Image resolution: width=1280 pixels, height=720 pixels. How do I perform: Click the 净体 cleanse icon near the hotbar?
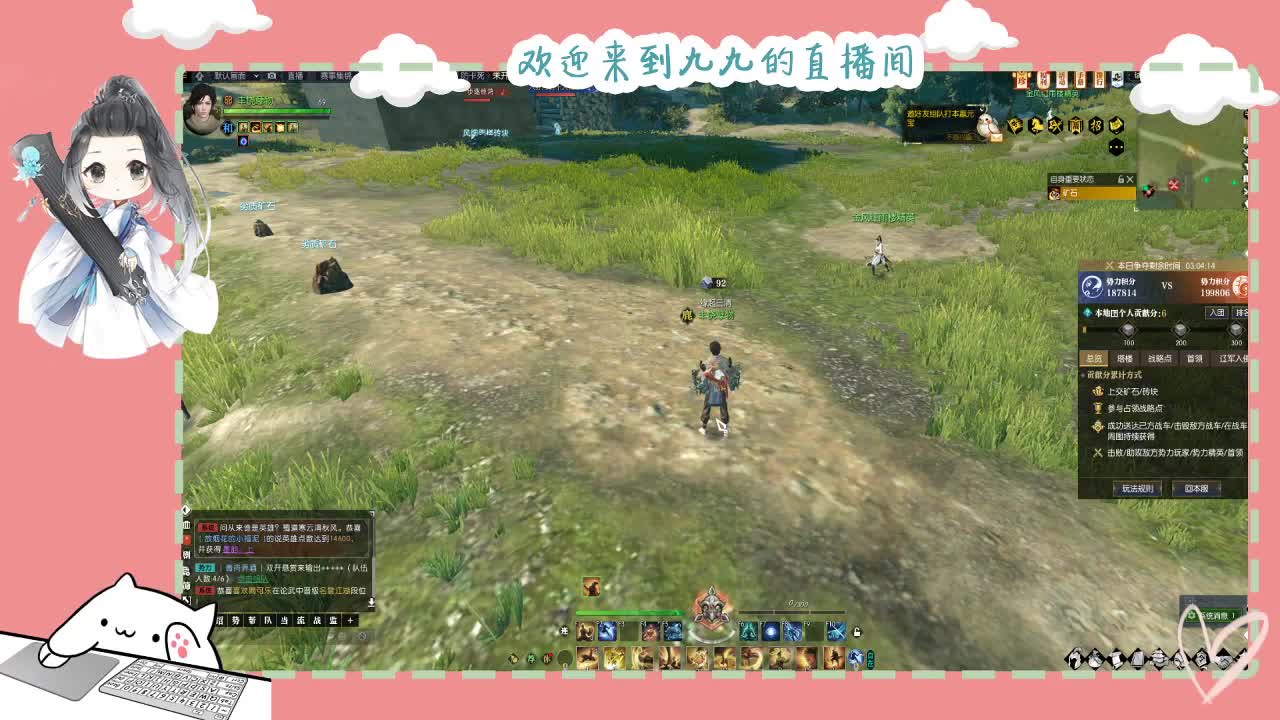pyautogui.click(x=530, y=657)
